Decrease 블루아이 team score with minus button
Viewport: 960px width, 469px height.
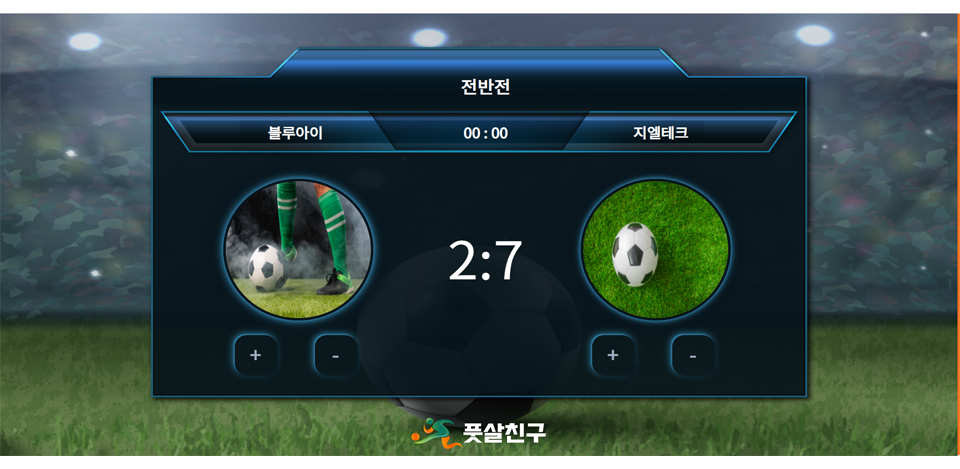click(x=336, y=355)
